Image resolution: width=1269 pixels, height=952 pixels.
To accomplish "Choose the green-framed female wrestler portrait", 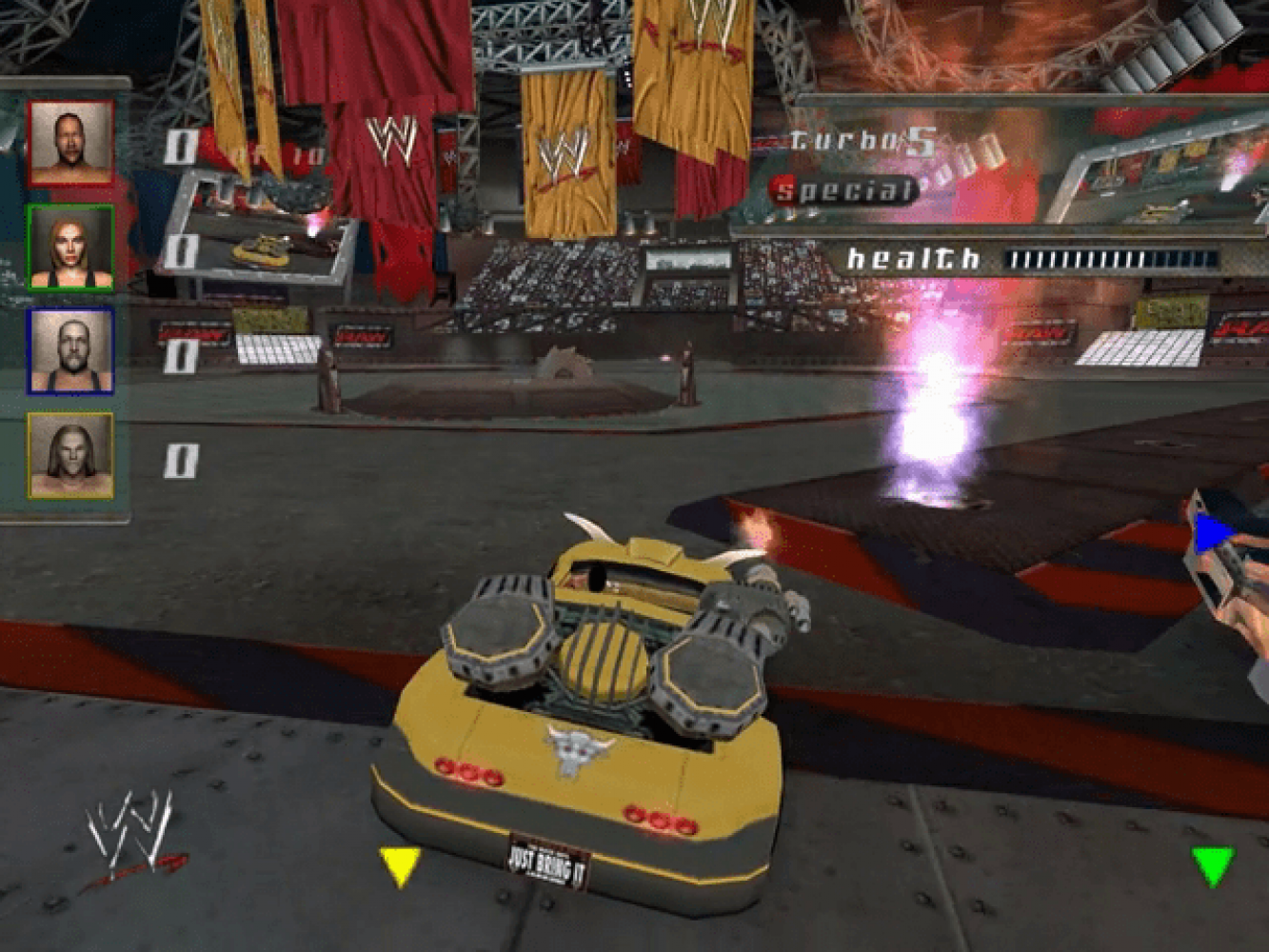I will click(70, 248).
